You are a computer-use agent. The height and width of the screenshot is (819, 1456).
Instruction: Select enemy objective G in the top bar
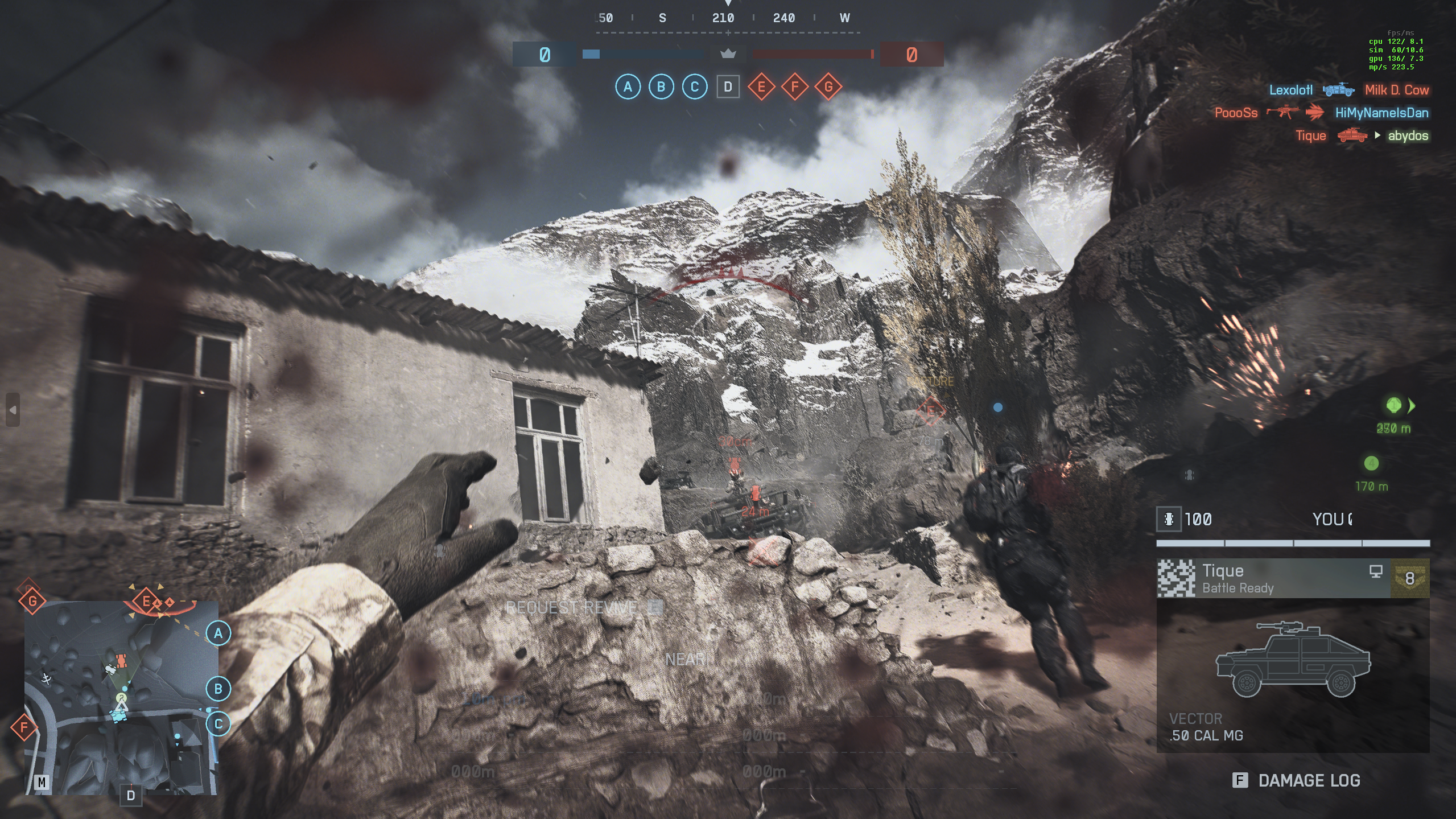click(828, 87)
